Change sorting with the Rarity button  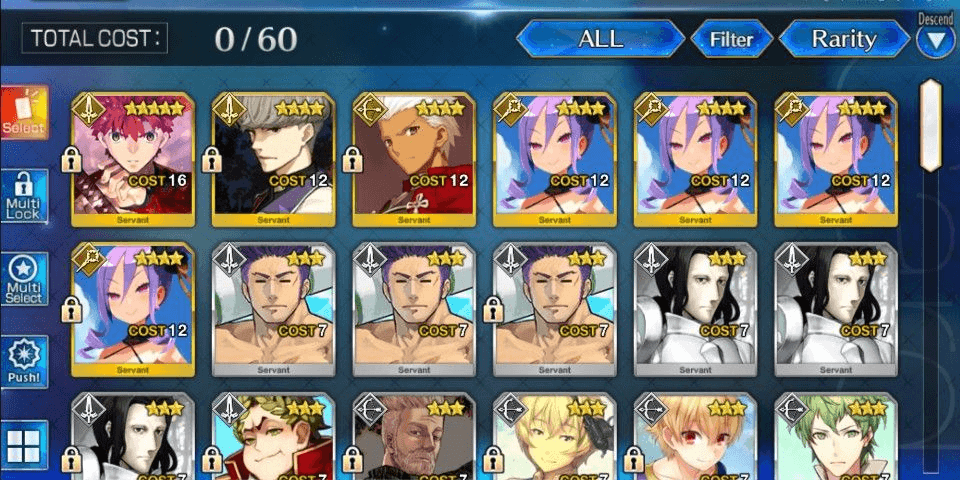click(x=843, y=40)
